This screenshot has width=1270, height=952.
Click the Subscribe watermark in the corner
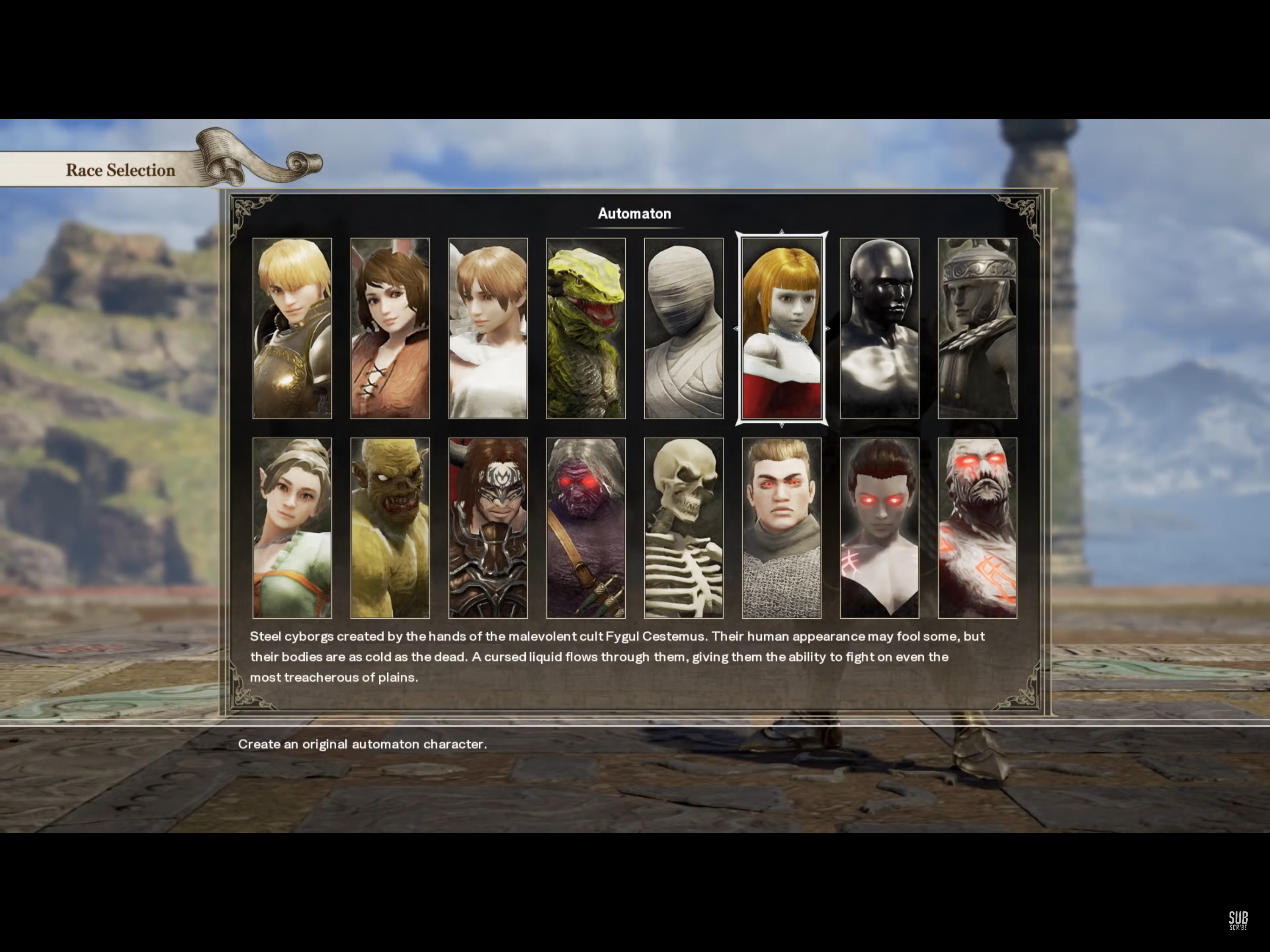tap(1238, 920)
